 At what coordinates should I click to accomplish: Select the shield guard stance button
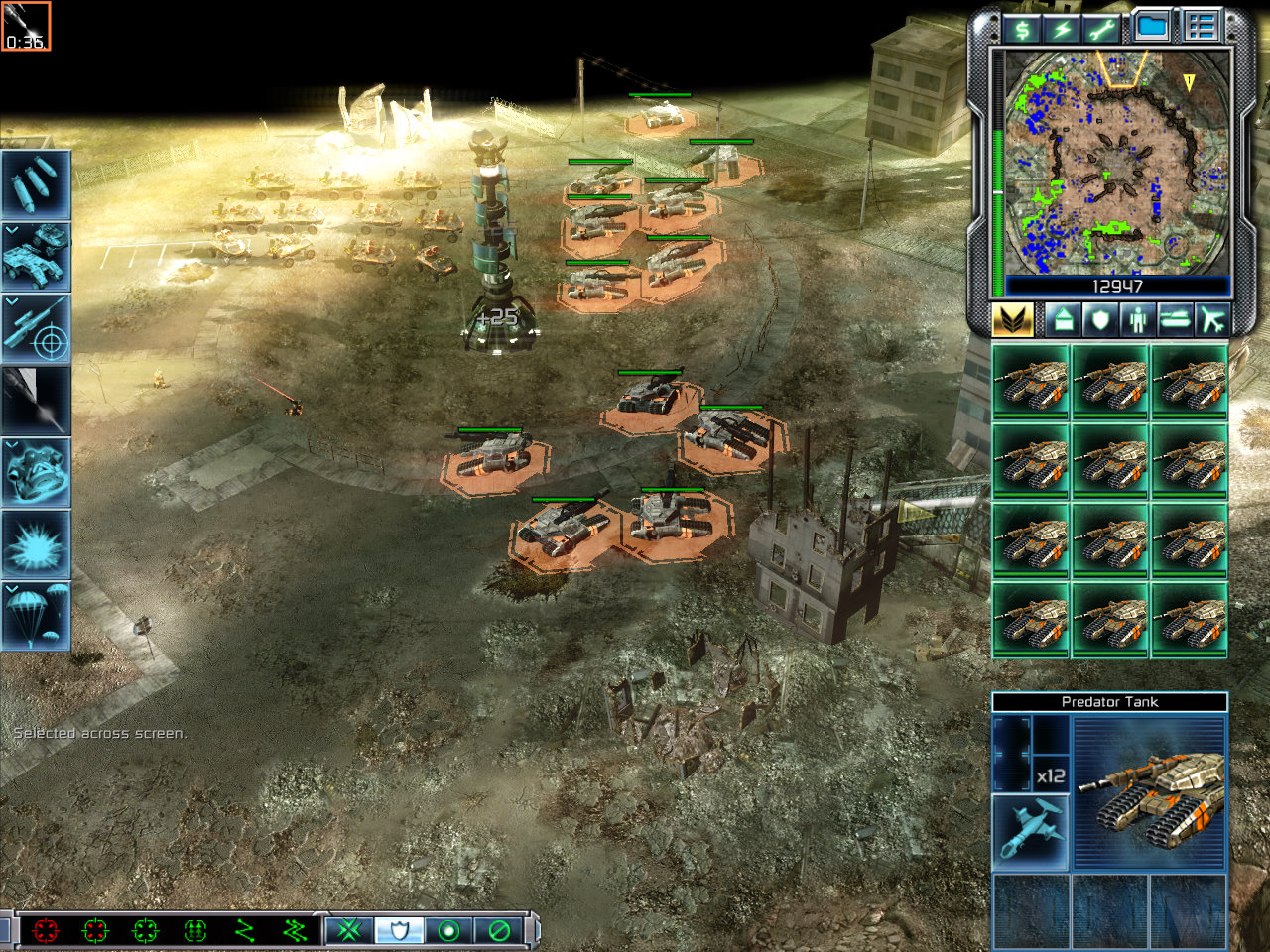[x=399, y=930]
